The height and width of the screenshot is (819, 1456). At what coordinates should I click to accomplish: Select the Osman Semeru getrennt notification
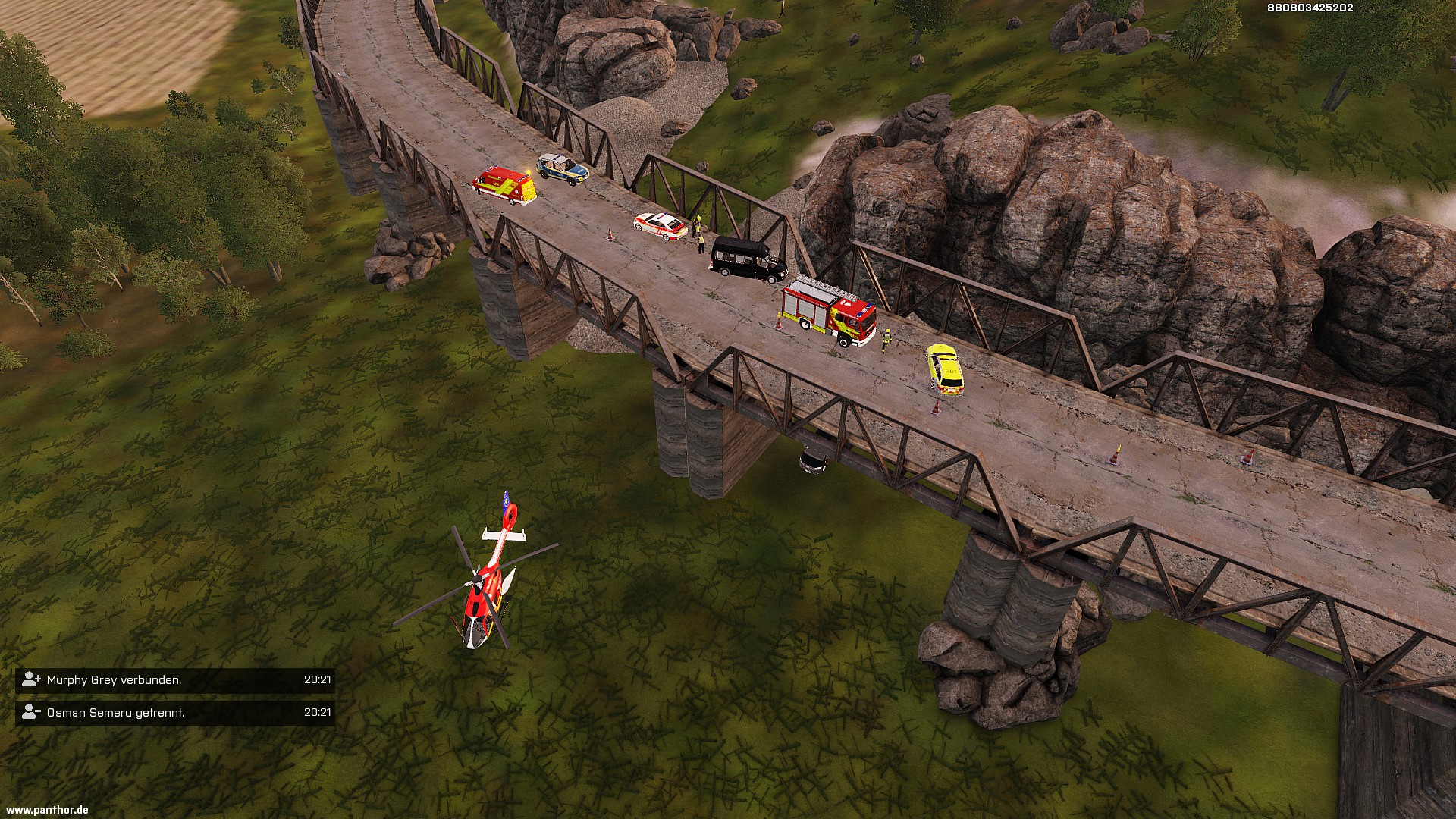pos(174,713)
